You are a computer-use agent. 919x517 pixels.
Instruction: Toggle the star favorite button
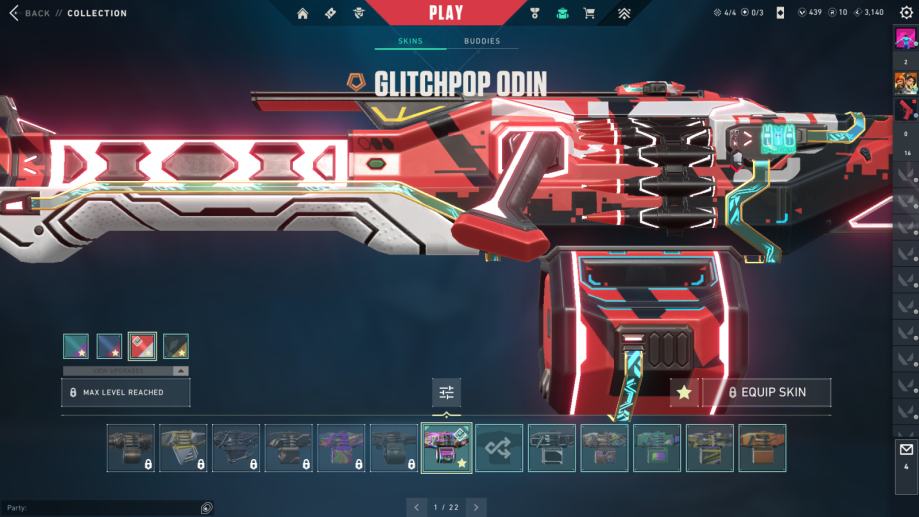coord(684,393)
